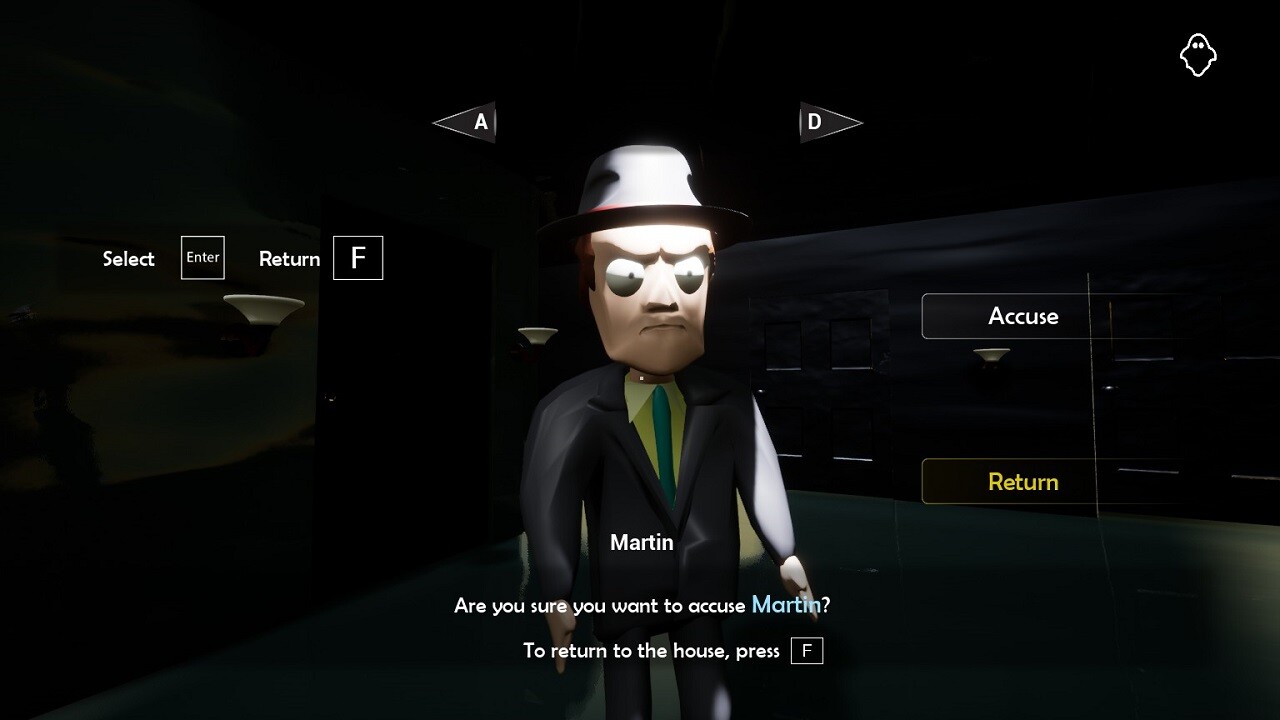Click the Return label next to Select
1280x720 pixels.
click(x=289, y=258)
